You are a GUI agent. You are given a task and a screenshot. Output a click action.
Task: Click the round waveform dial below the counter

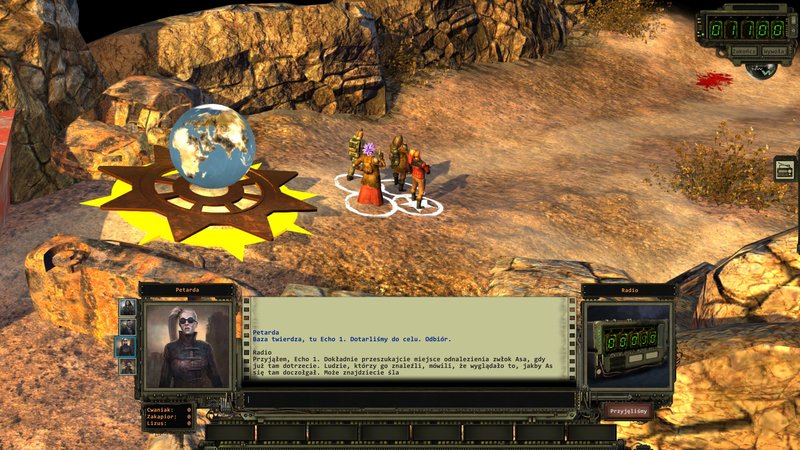[762, 70]
